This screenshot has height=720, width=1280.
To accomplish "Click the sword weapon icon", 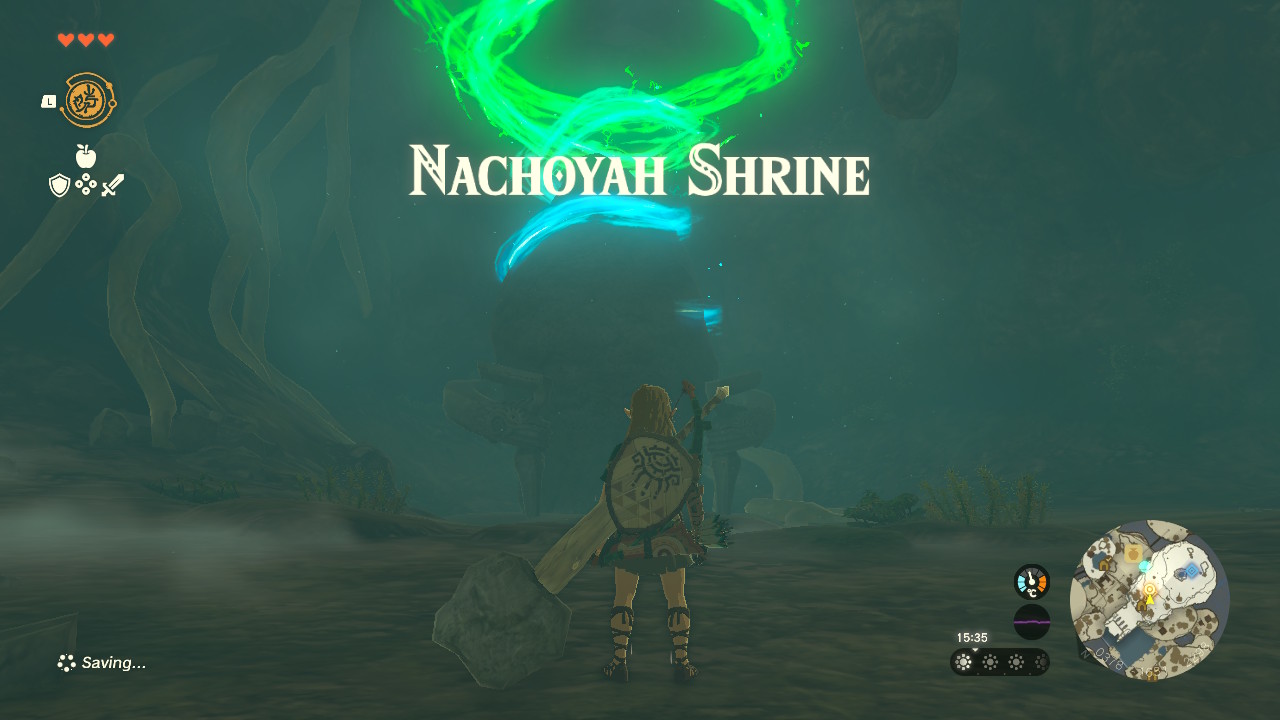I will tap(112, 185).
